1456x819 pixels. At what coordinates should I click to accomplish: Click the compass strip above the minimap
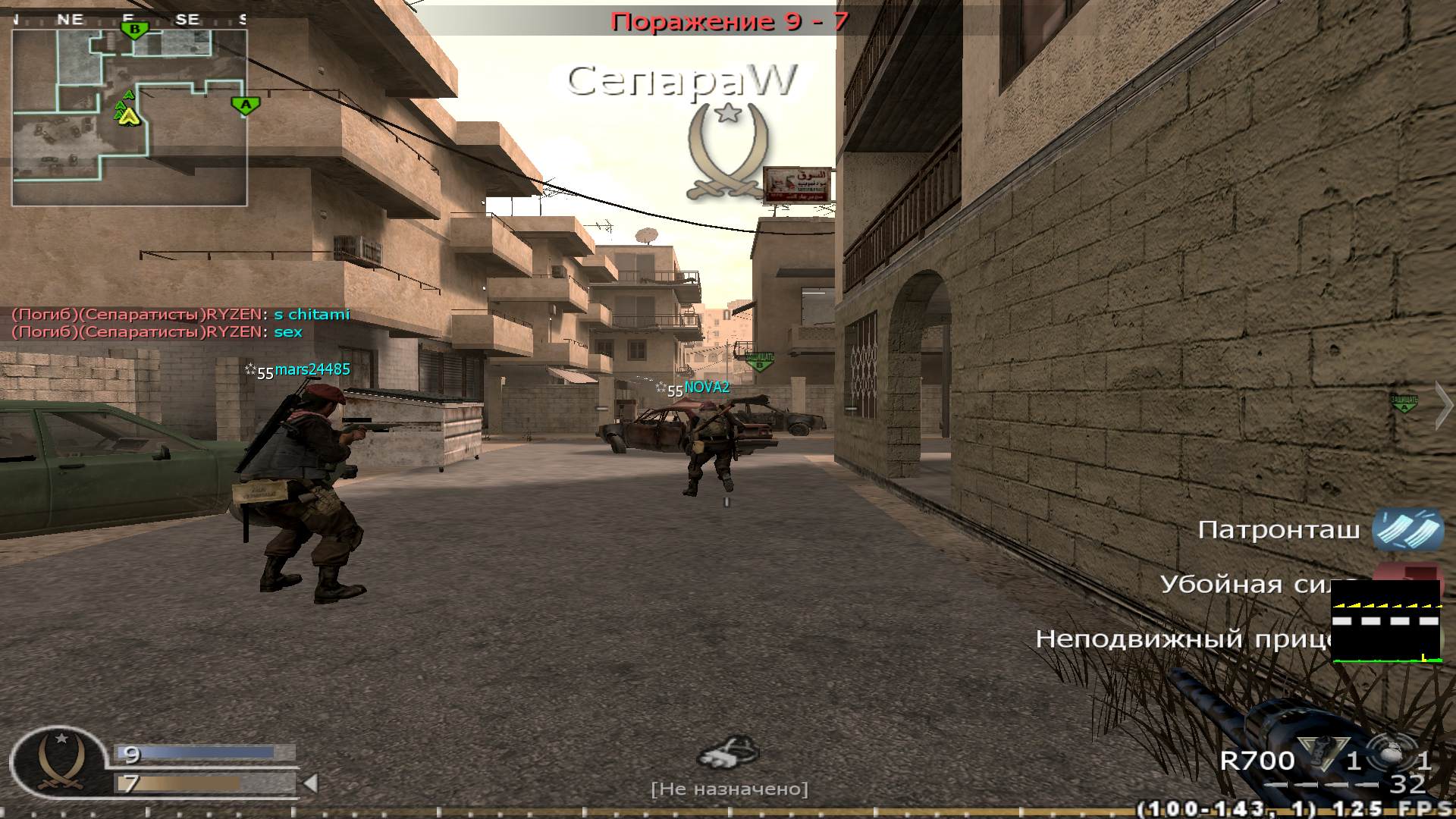(x=129, y=20)
